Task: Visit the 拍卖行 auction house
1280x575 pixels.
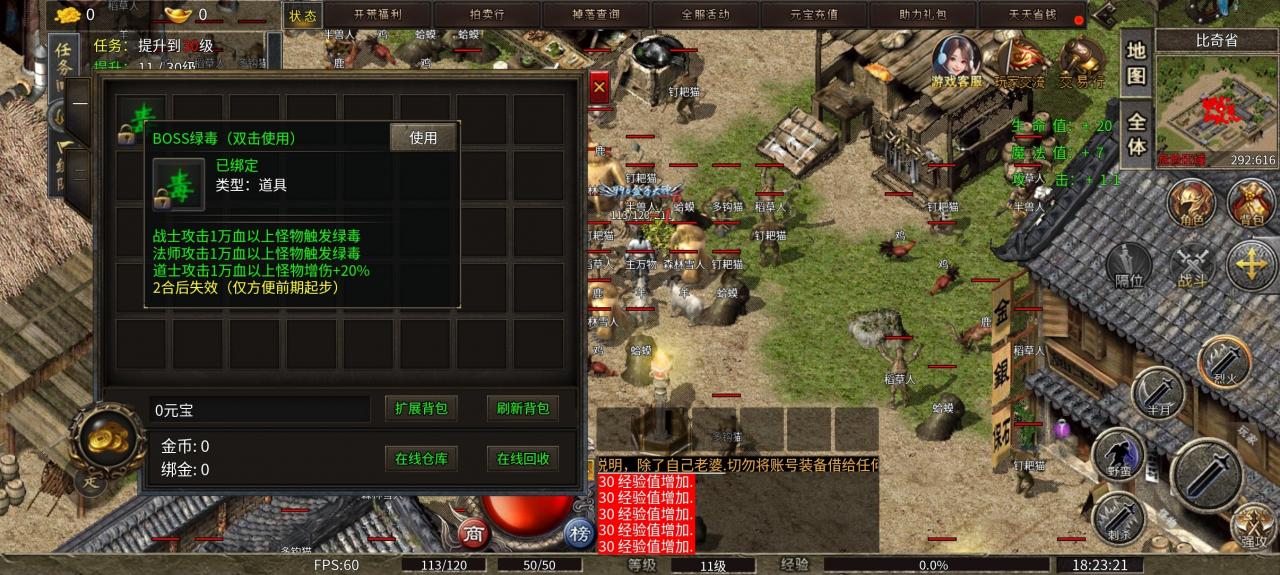Action: (487, 15)
